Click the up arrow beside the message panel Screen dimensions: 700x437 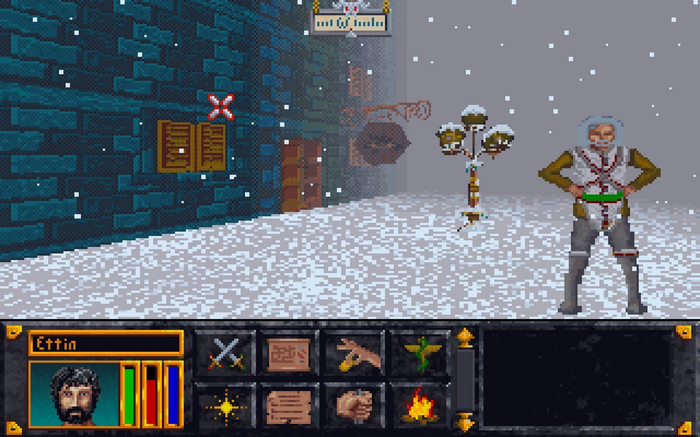tap(464, 339)
